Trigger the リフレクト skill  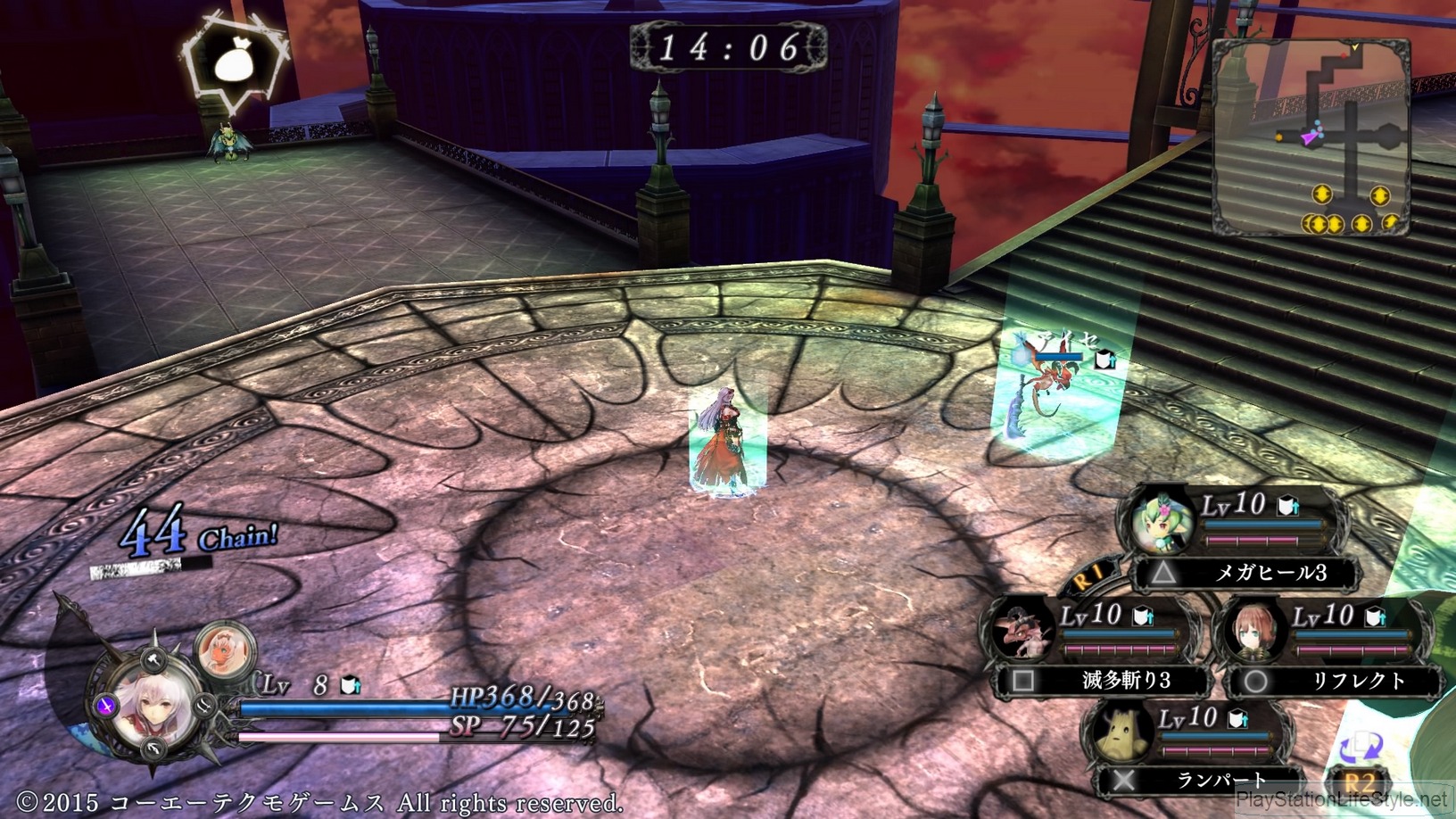pos(1335,681)
